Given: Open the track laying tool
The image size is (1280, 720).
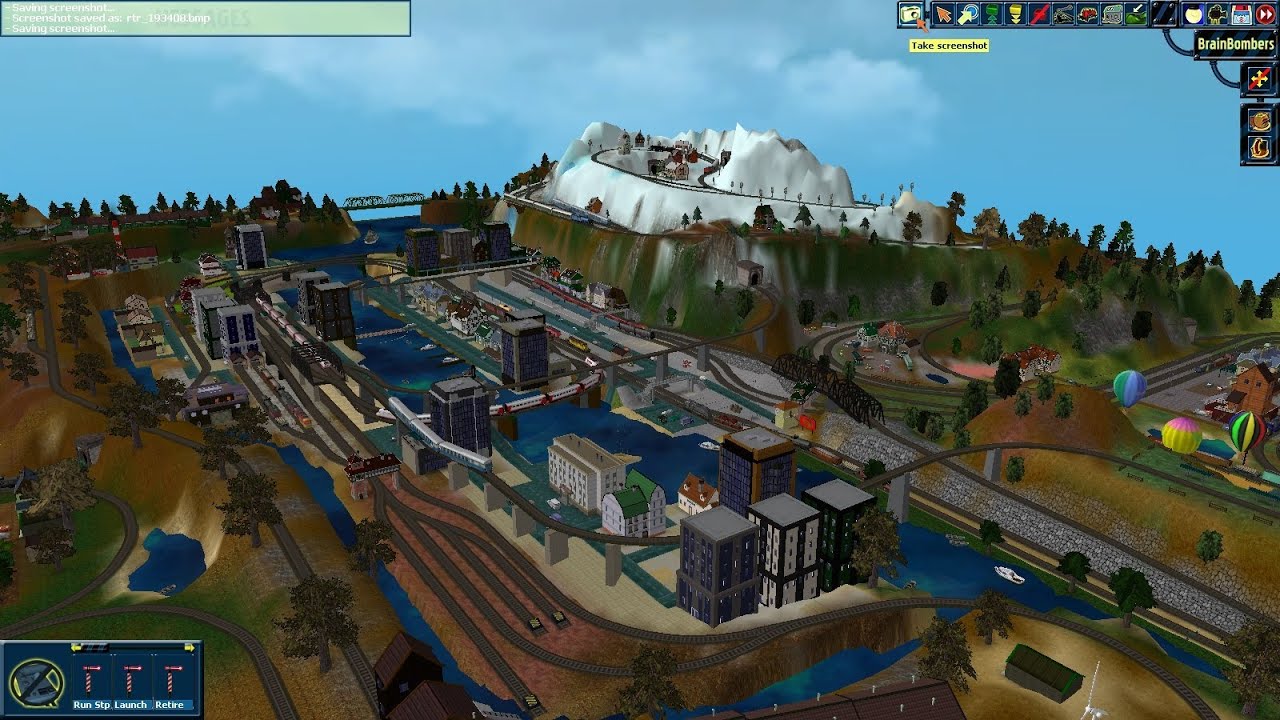Looking at the screenshot, I should 1064,14.
